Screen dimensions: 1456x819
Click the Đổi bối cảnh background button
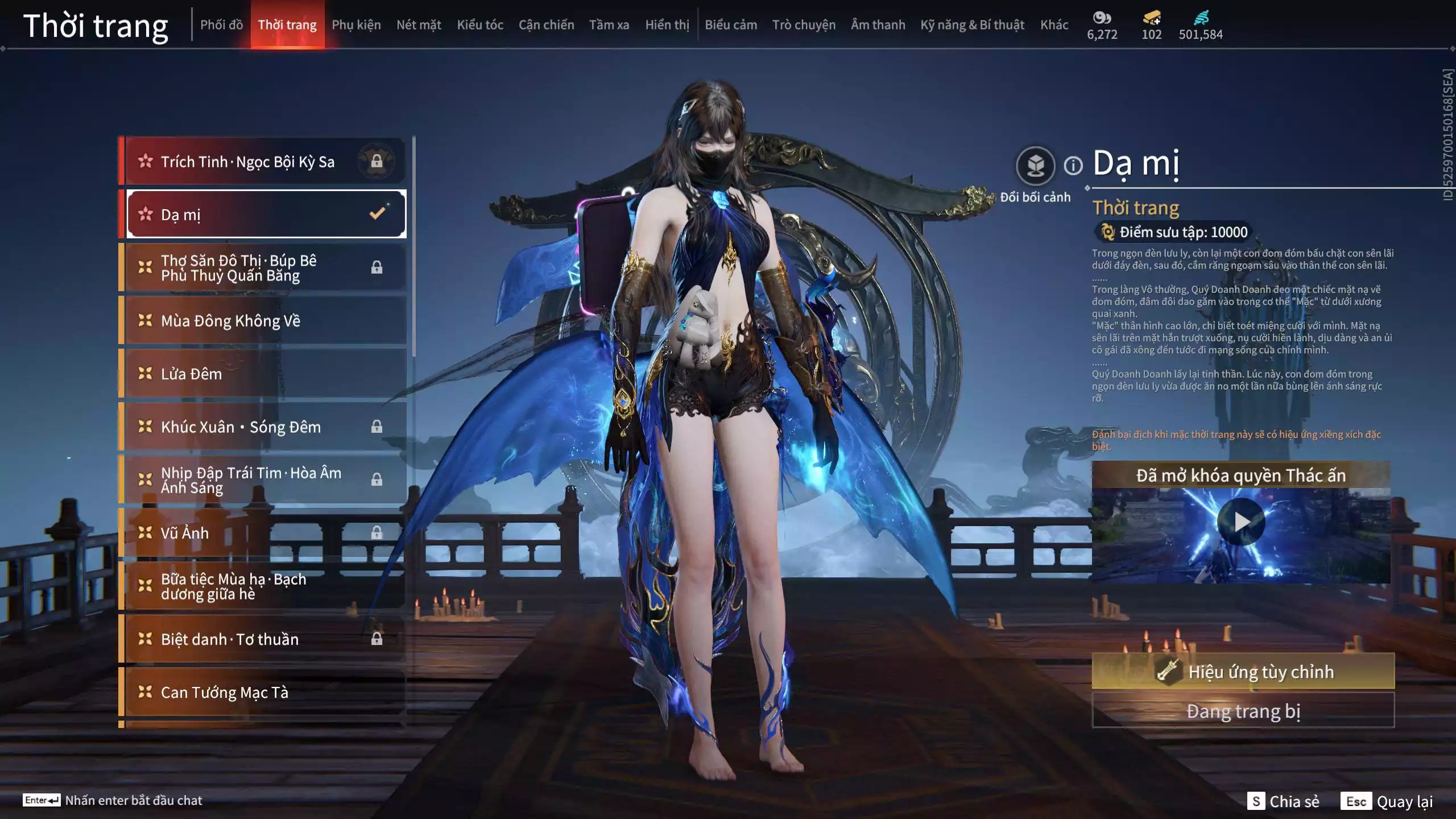click(1035, 166)
